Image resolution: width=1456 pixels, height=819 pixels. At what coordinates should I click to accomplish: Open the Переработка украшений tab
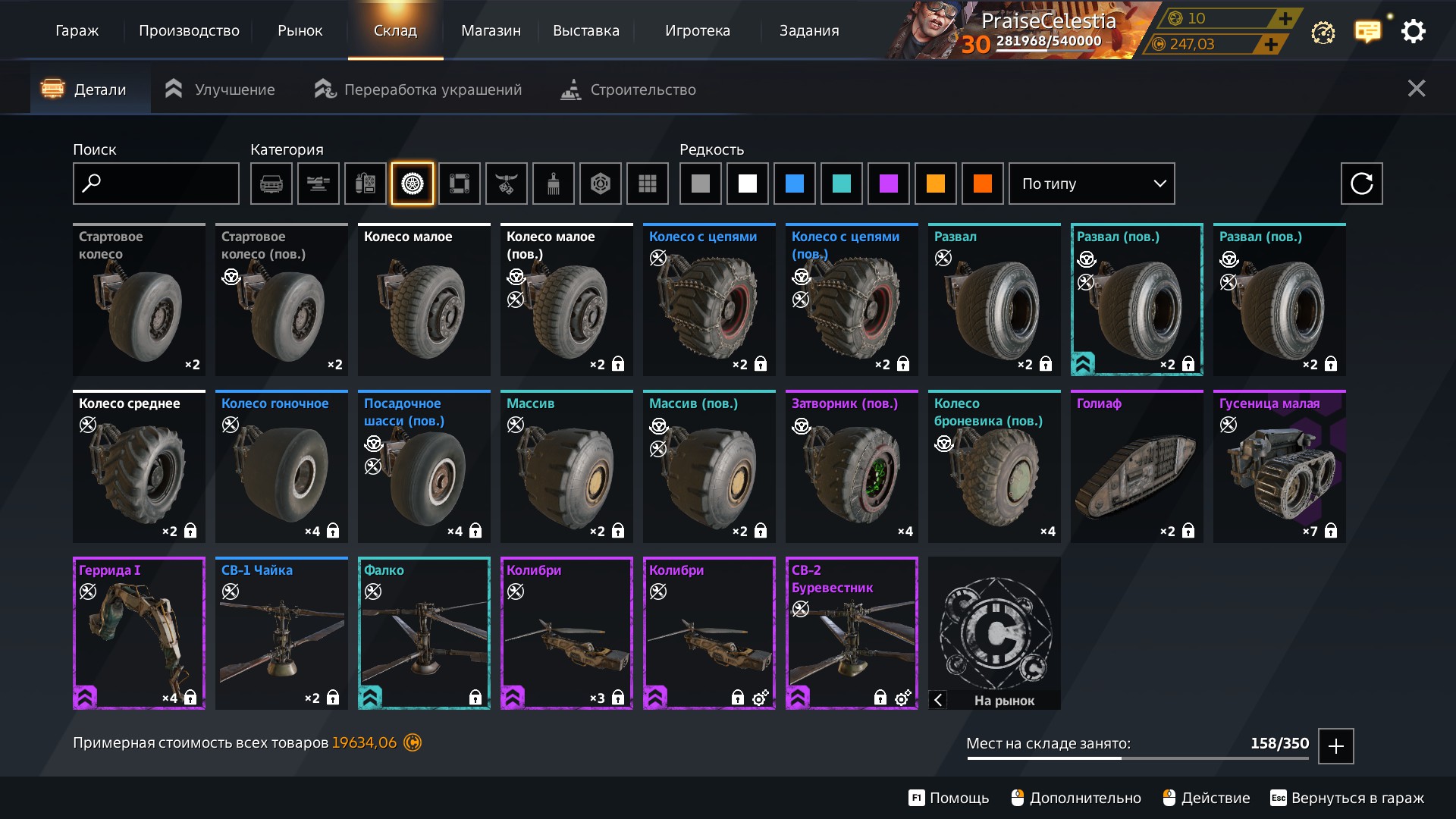pos(418,89)
